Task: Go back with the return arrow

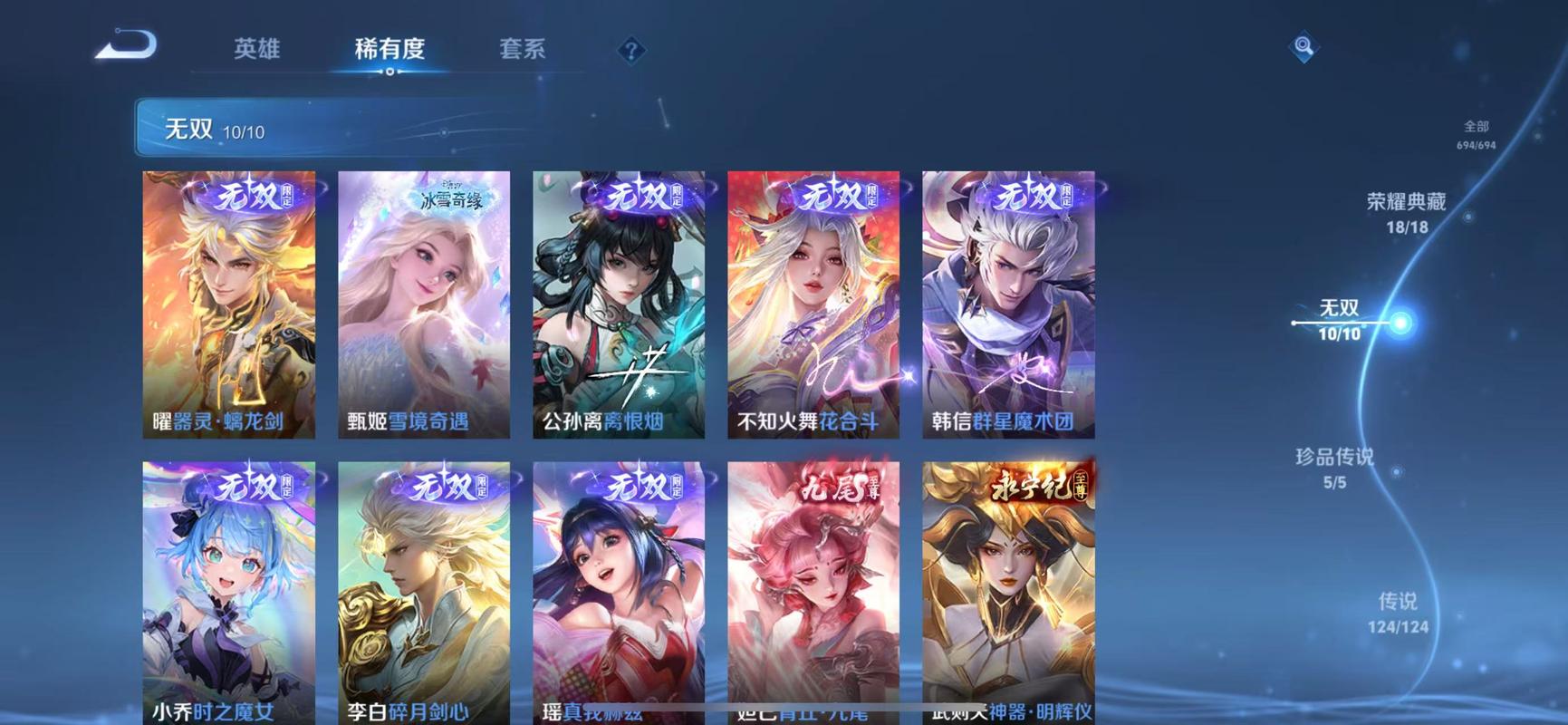Action: click(127, 45)
